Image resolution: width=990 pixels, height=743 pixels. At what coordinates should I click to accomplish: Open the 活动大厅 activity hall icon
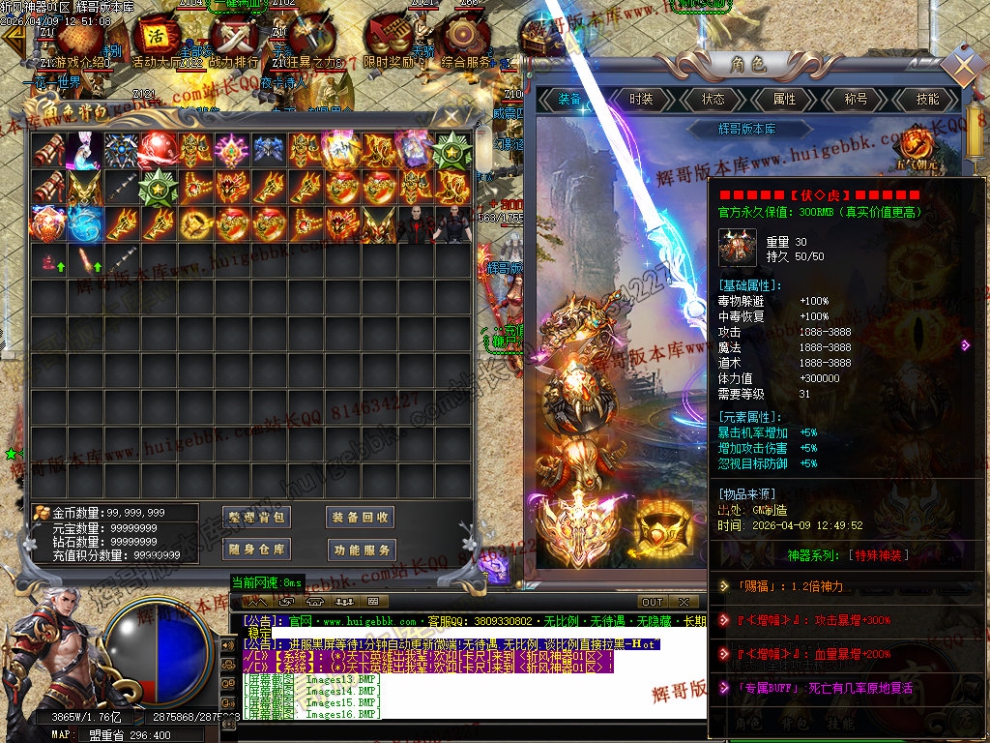click(x=157, y=38)
